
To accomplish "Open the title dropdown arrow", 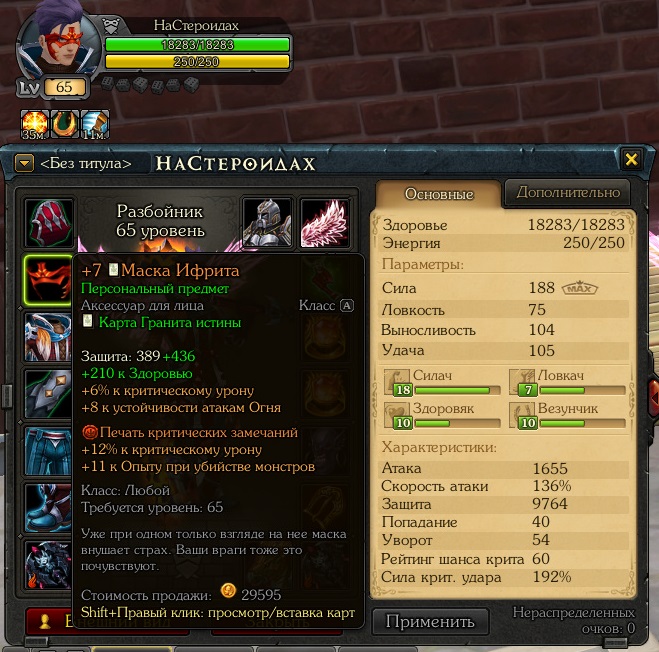I will coord(25,162).
